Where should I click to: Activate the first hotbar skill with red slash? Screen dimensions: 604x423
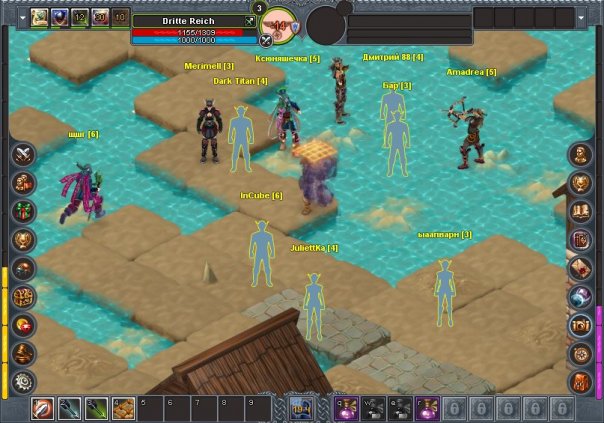(43, 408)
